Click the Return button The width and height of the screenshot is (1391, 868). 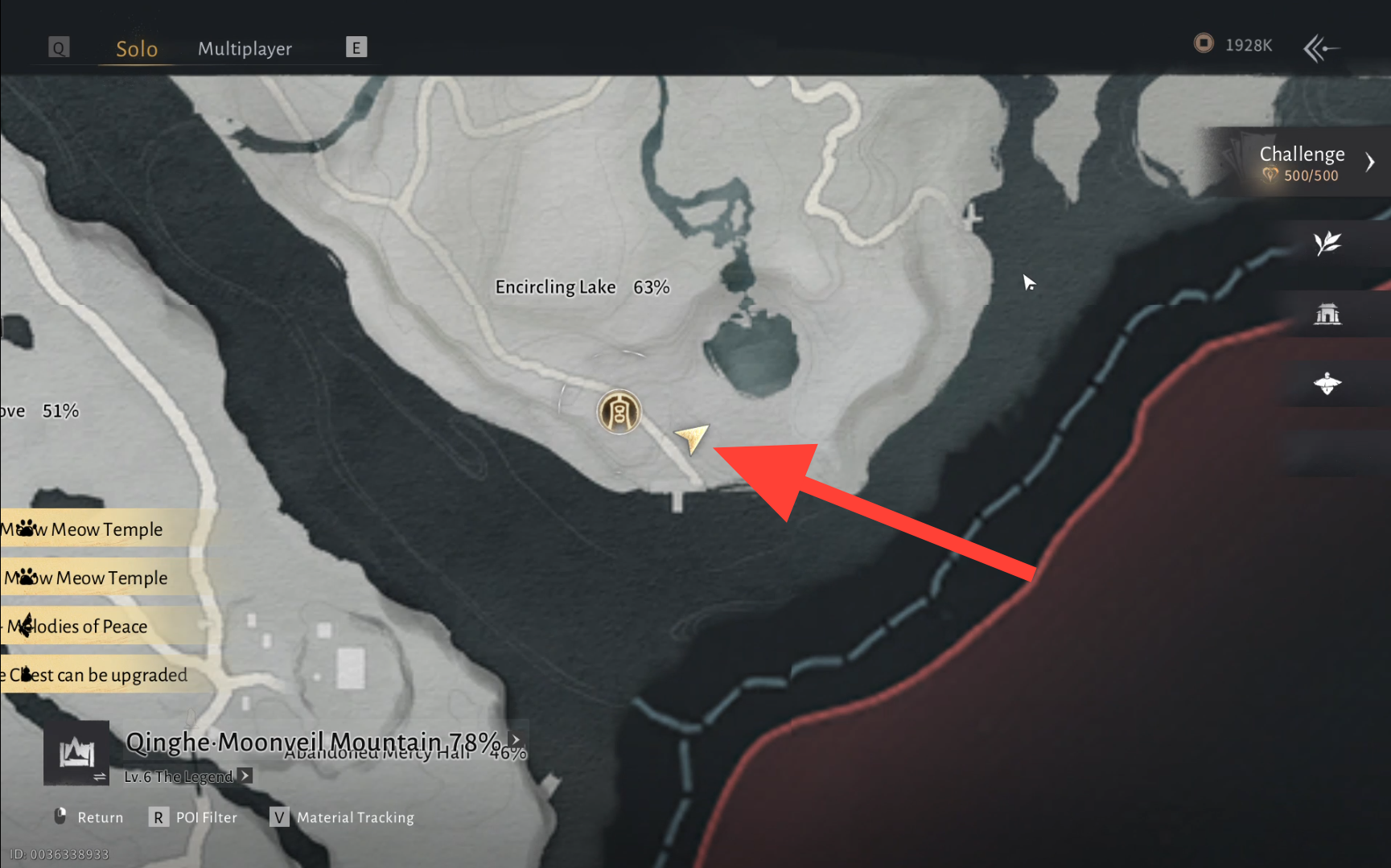pyautogui.click(x=88, y=817)
